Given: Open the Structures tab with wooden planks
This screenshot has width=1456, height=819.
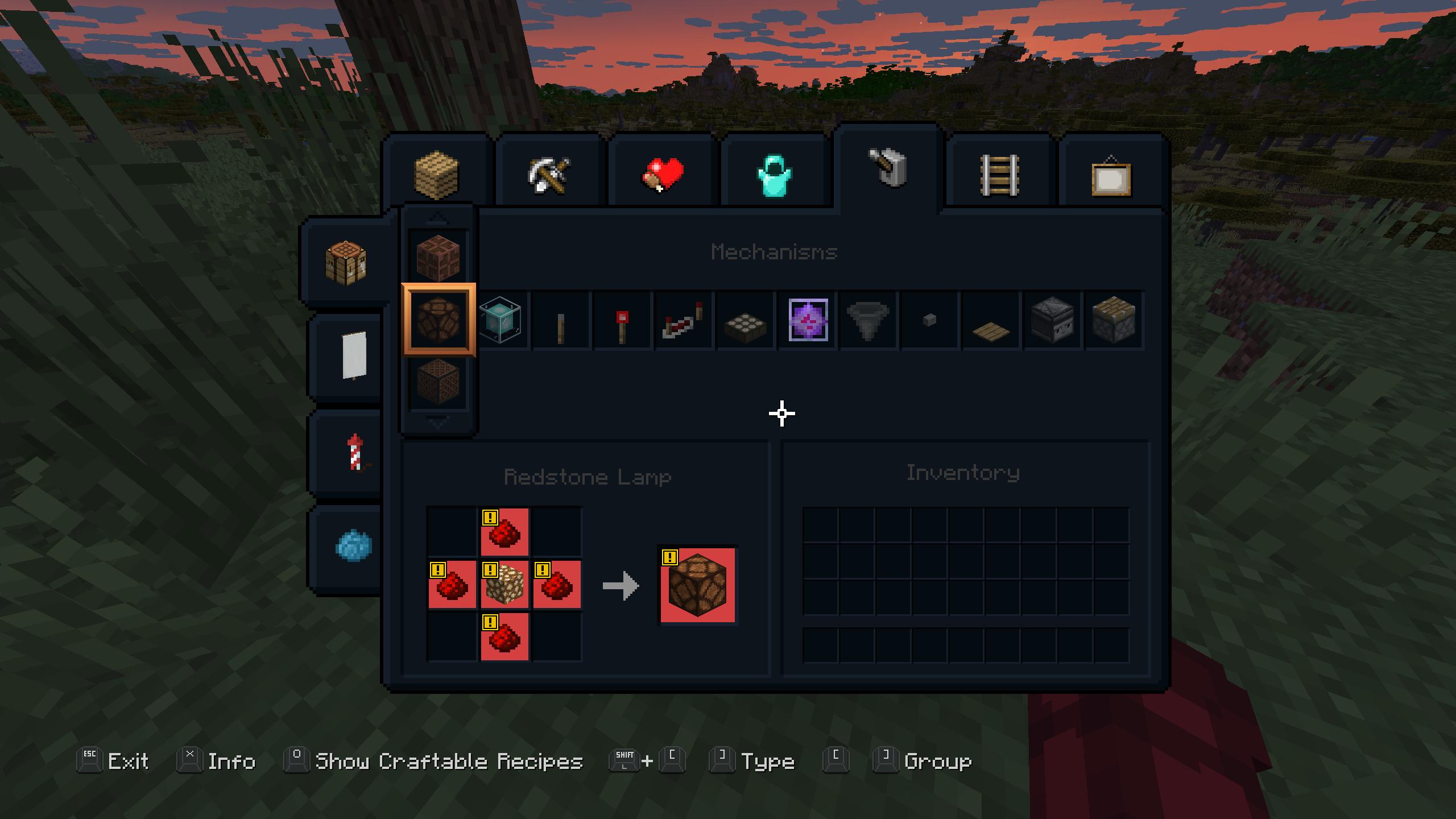Looking at the screenshot, I should point(436,173).
